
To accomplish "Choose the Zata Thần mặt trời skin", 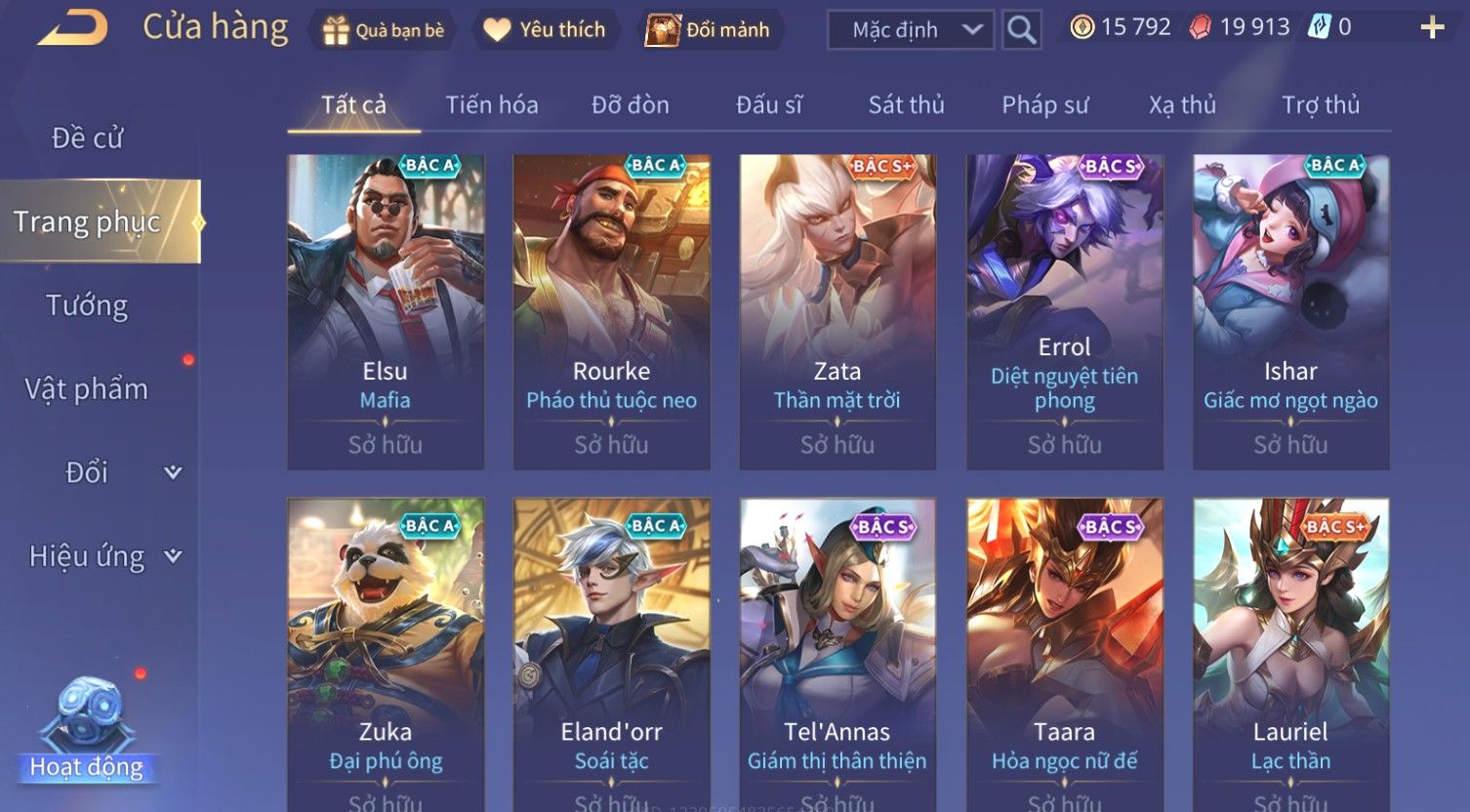I will (x=837, y=311).
